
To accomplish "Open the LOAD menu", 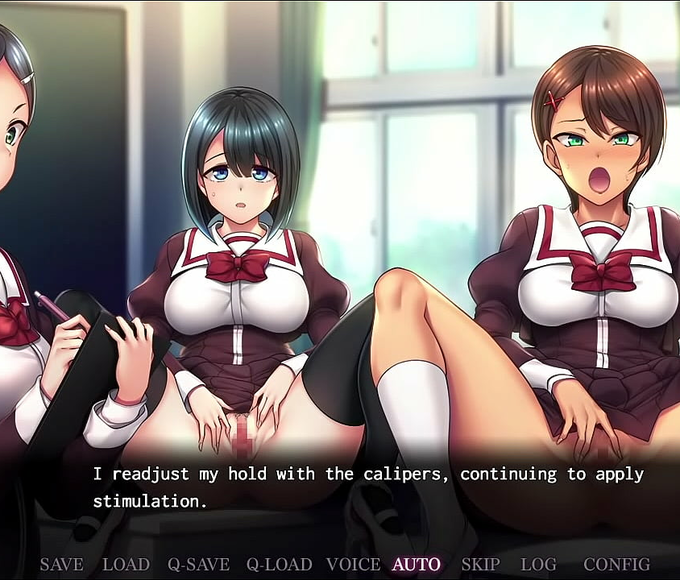I will pos(126,565).
